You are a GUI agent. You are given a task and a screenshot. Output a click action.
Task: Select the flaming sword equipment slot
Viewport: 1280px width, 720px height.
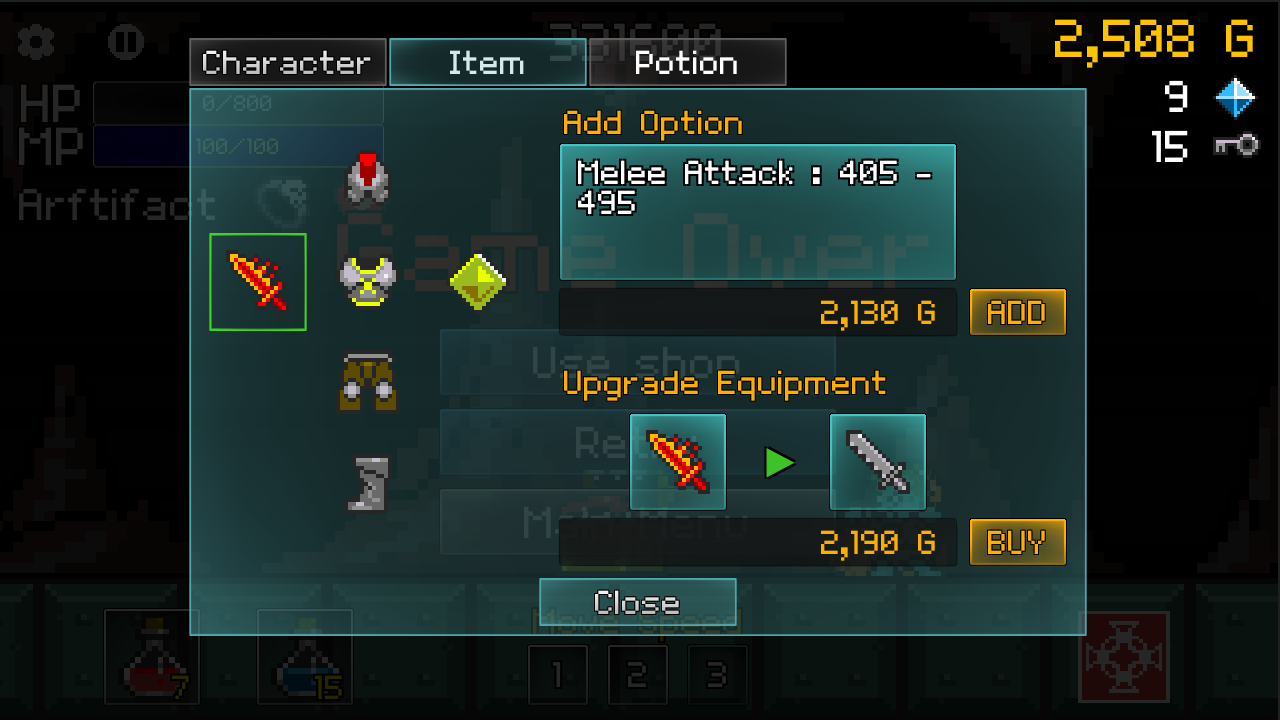tap(258, 280)
